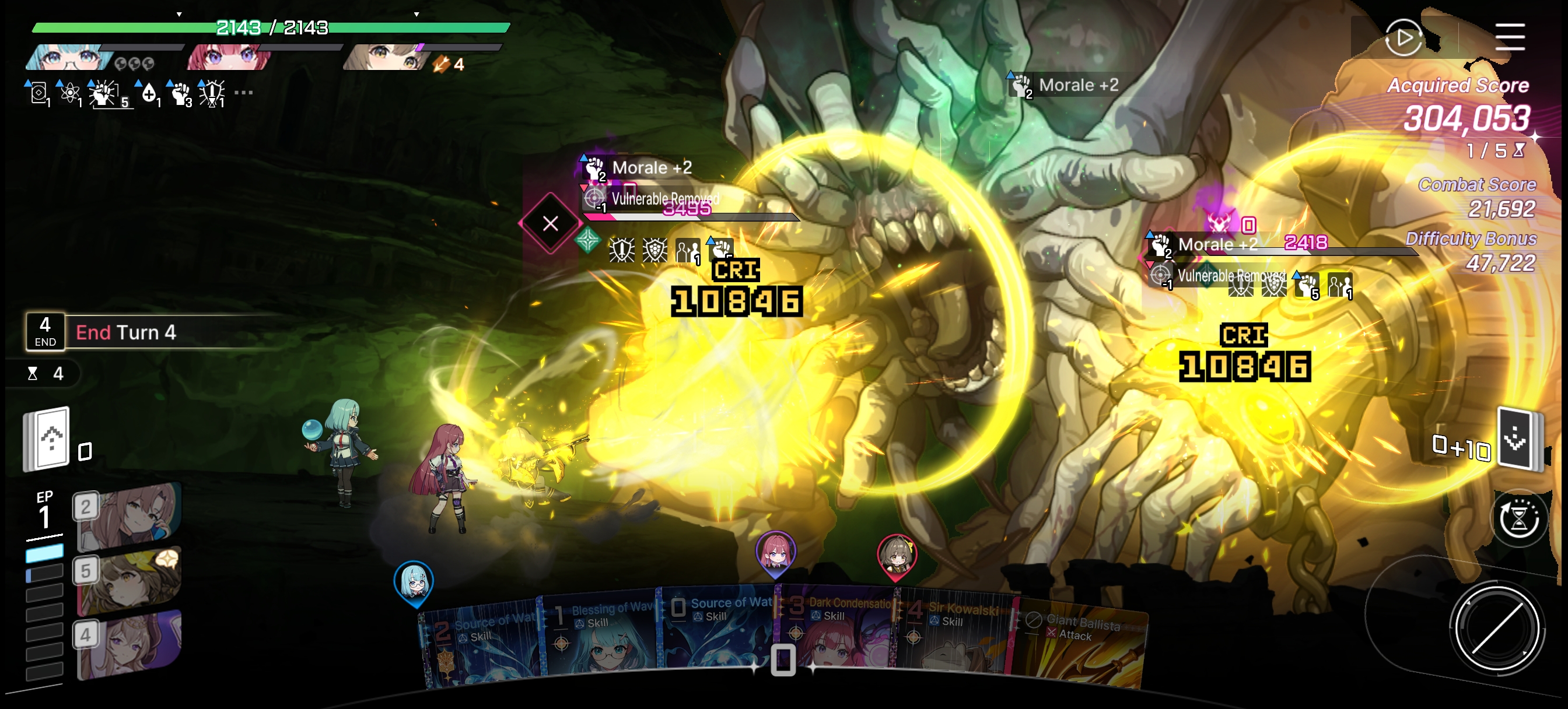Open the draw pile deck

click(47, 438)
